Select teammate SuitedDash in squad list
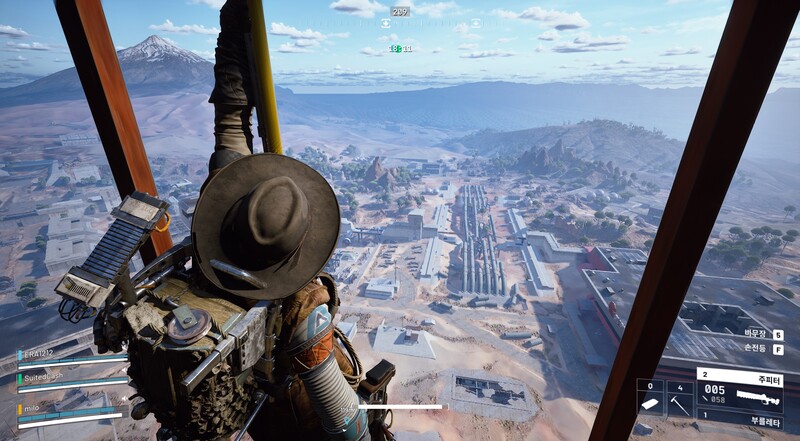800x441 pixels. coord(44,378)
